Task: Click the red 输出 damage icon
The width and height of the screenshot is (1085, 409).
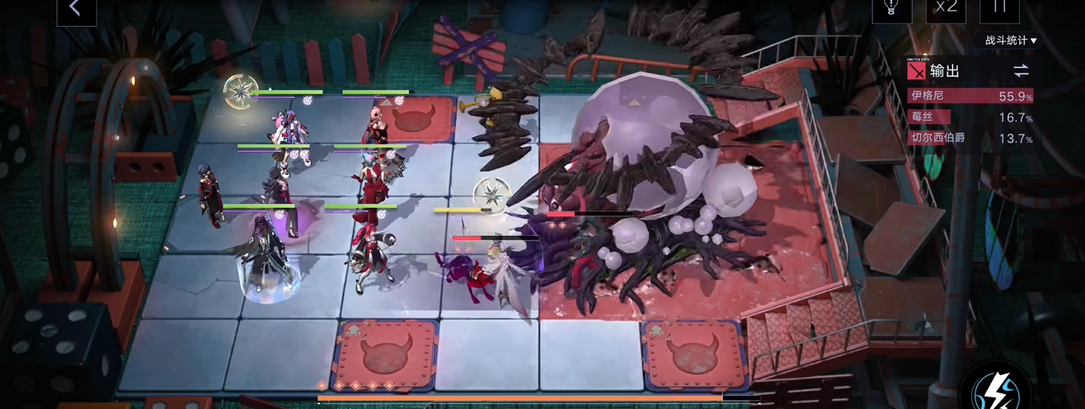Action: click(915, 71)
